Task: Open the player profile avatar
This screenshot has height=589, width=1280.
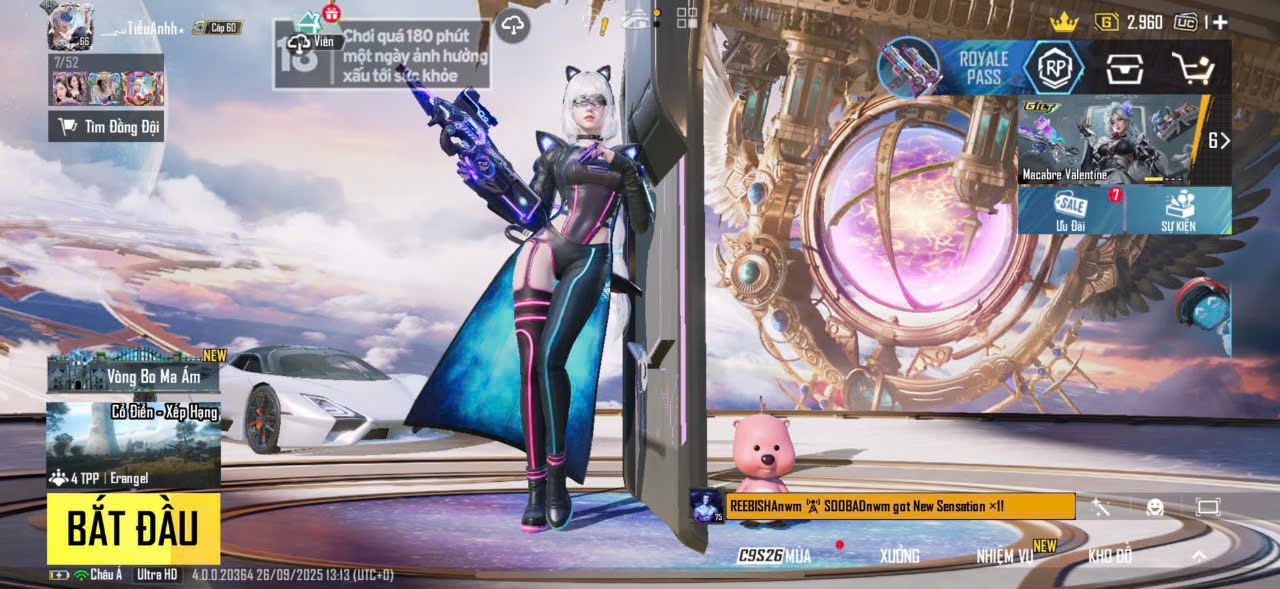Action: tap(70, 25)
